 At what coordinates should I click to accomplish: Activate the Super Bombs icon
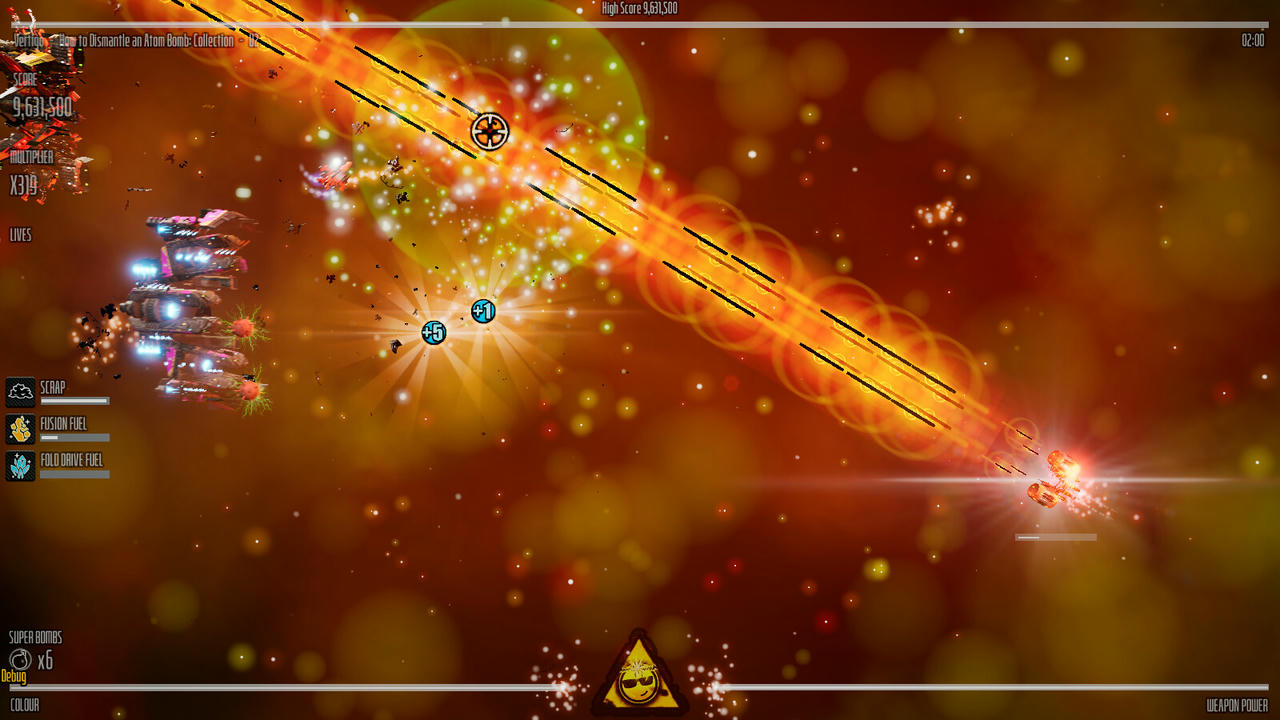tap(20, 659)
